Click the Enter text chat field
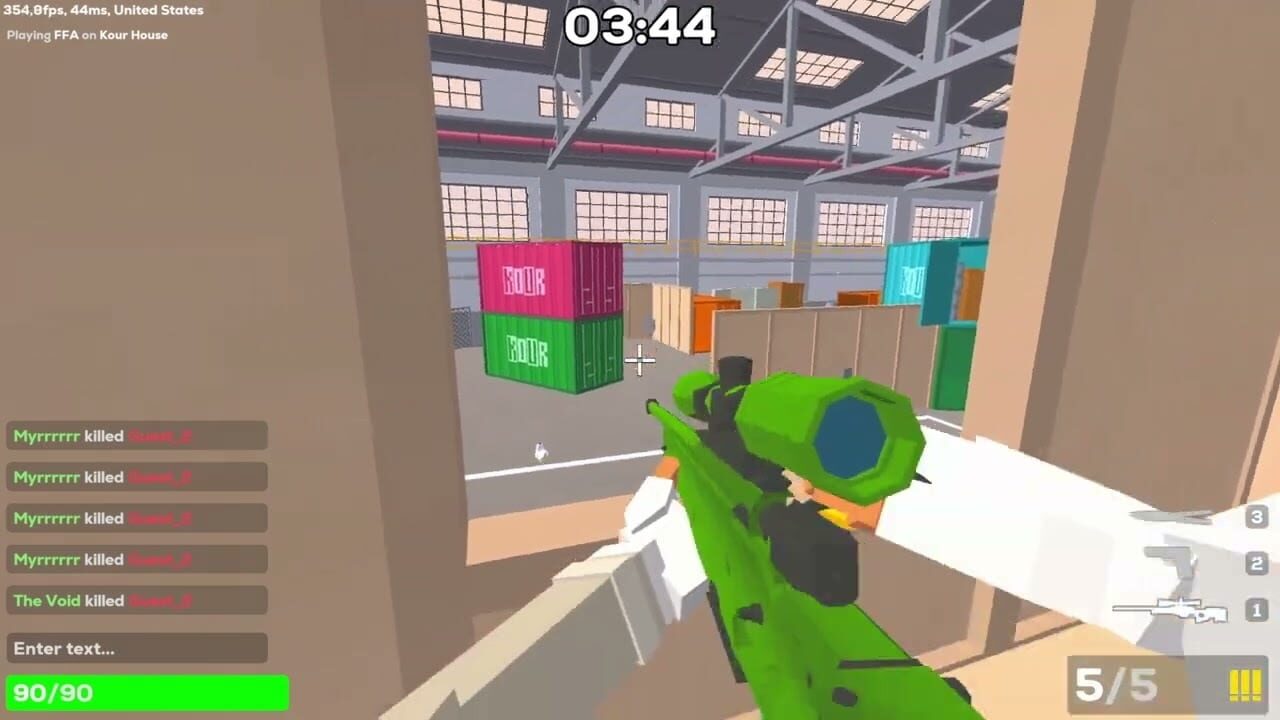Viewport: 1280px width, 720px height. pos(137,648)
